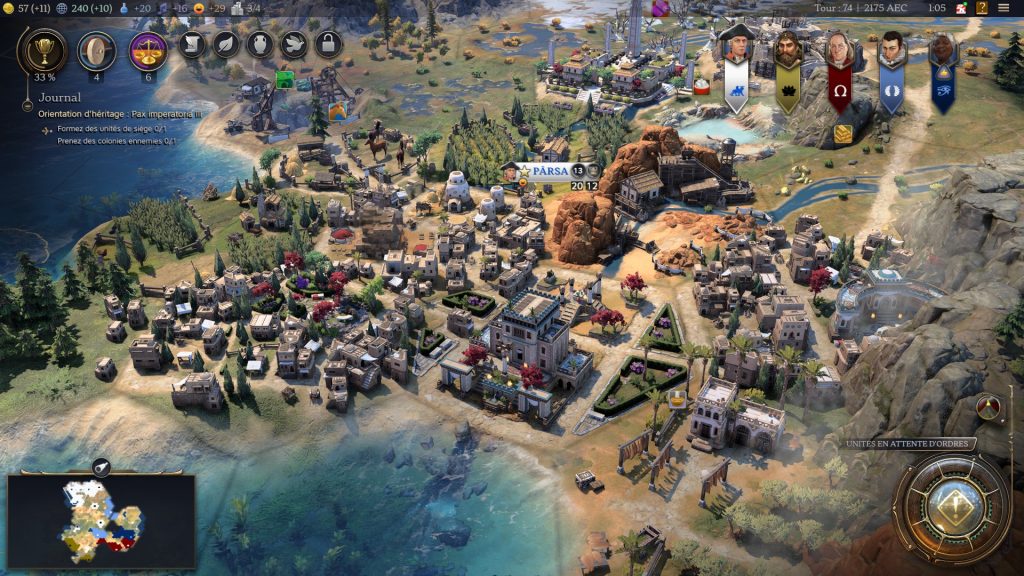Image resolution: width=1024 pixels, height=576 pixels.
Task: Select the Pārsa city label
Action: point(550,171)
